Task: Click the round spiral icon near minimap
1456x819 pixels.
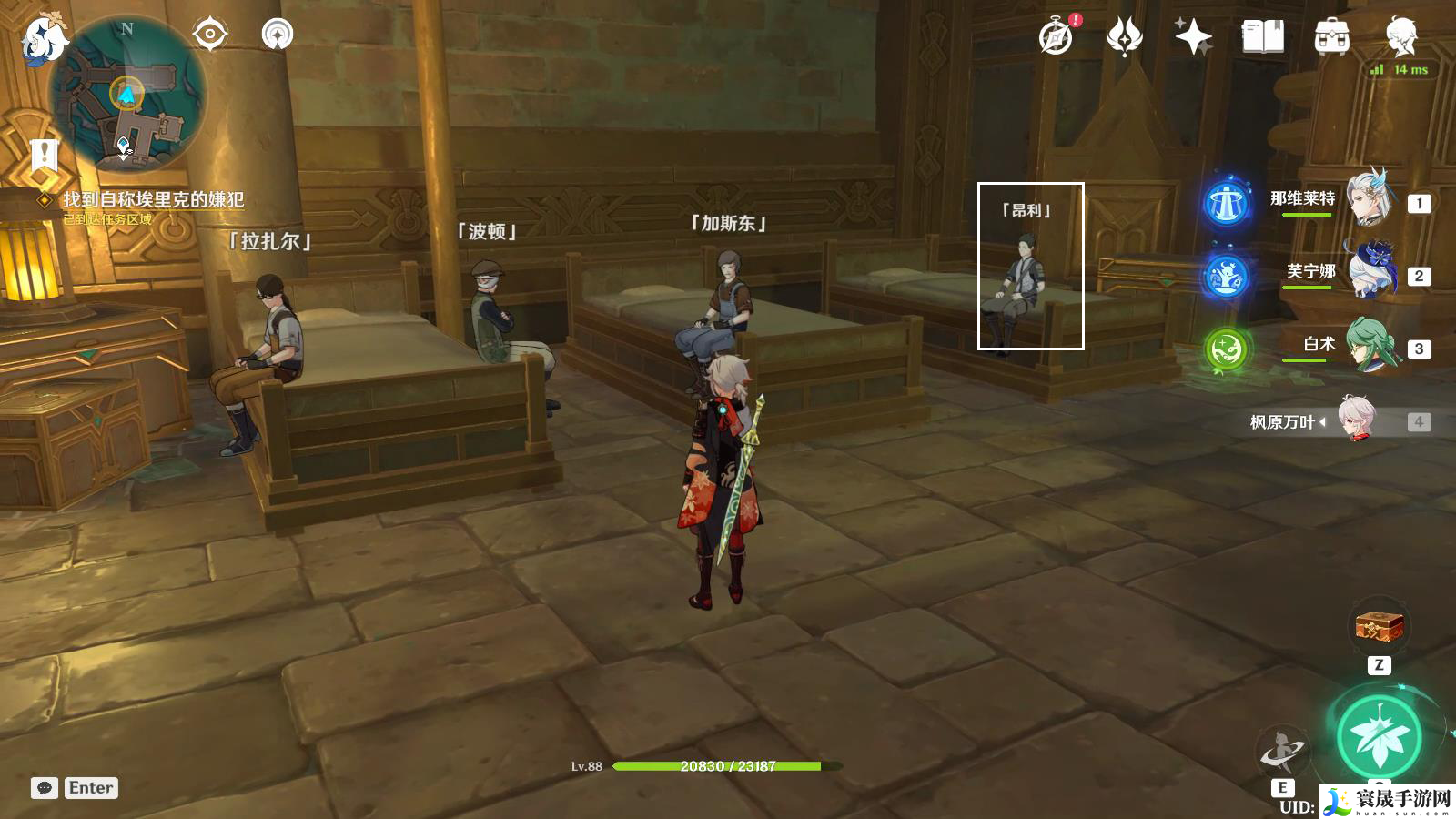Action: pyautogui.click(x=278, y=35)
